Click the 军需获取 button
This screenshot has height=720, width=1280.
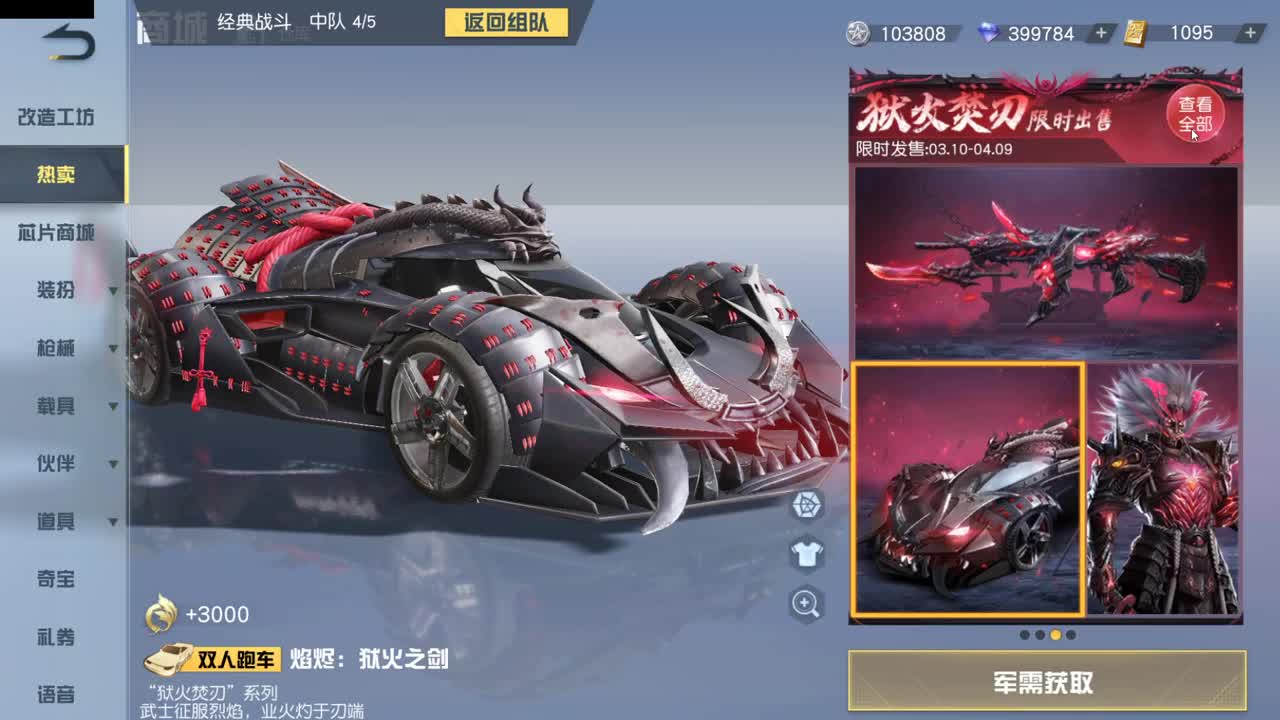click(1046, 679)
